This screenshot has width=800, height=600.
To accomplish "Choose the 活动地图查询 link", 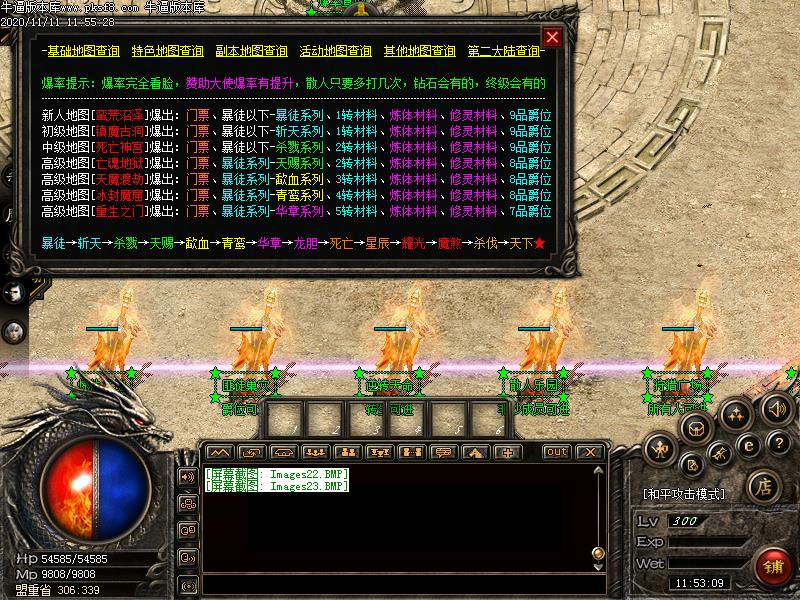I will [335, 51].
